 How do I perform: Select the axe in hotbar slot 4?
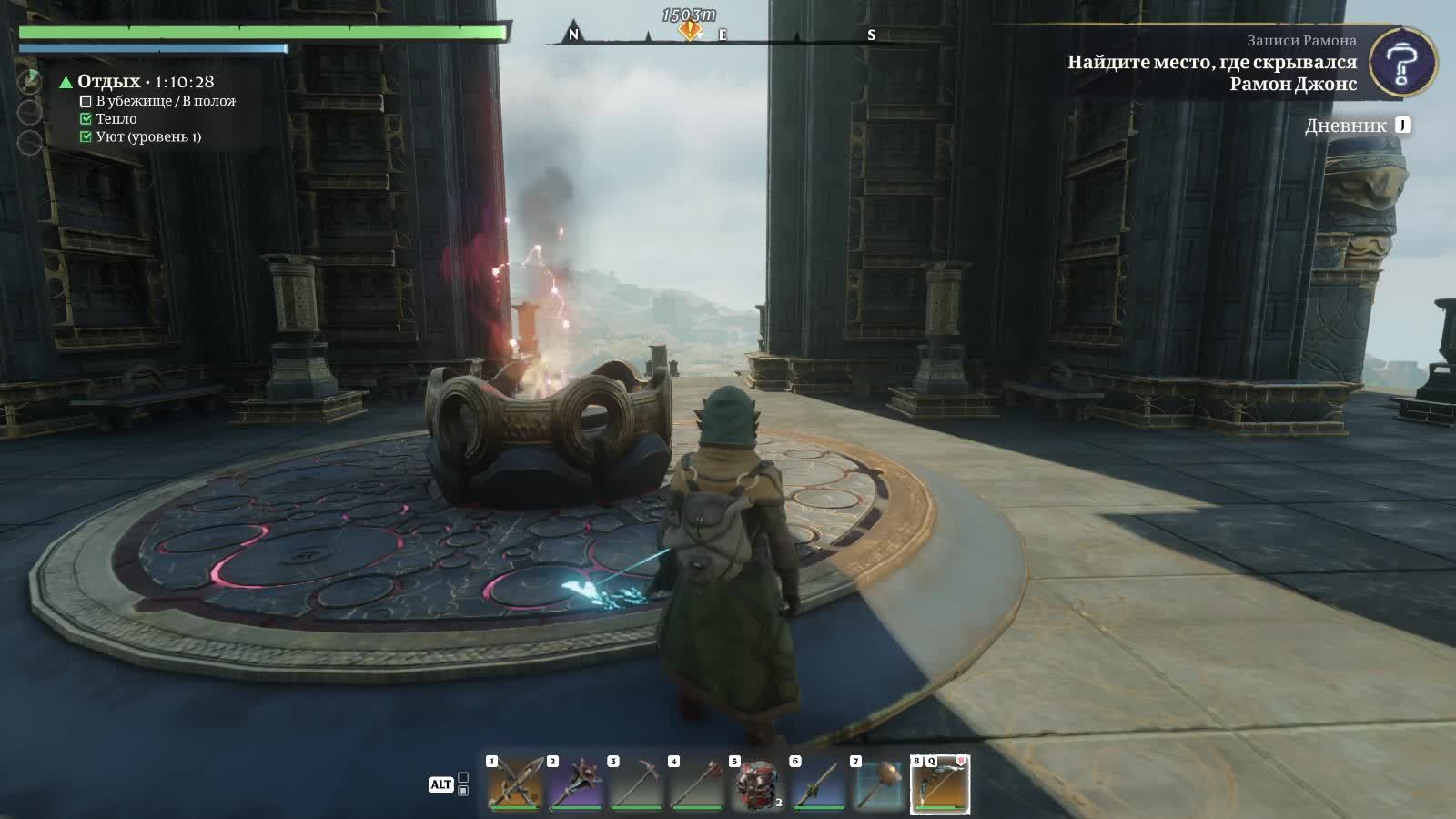click(x=697, y=784)
